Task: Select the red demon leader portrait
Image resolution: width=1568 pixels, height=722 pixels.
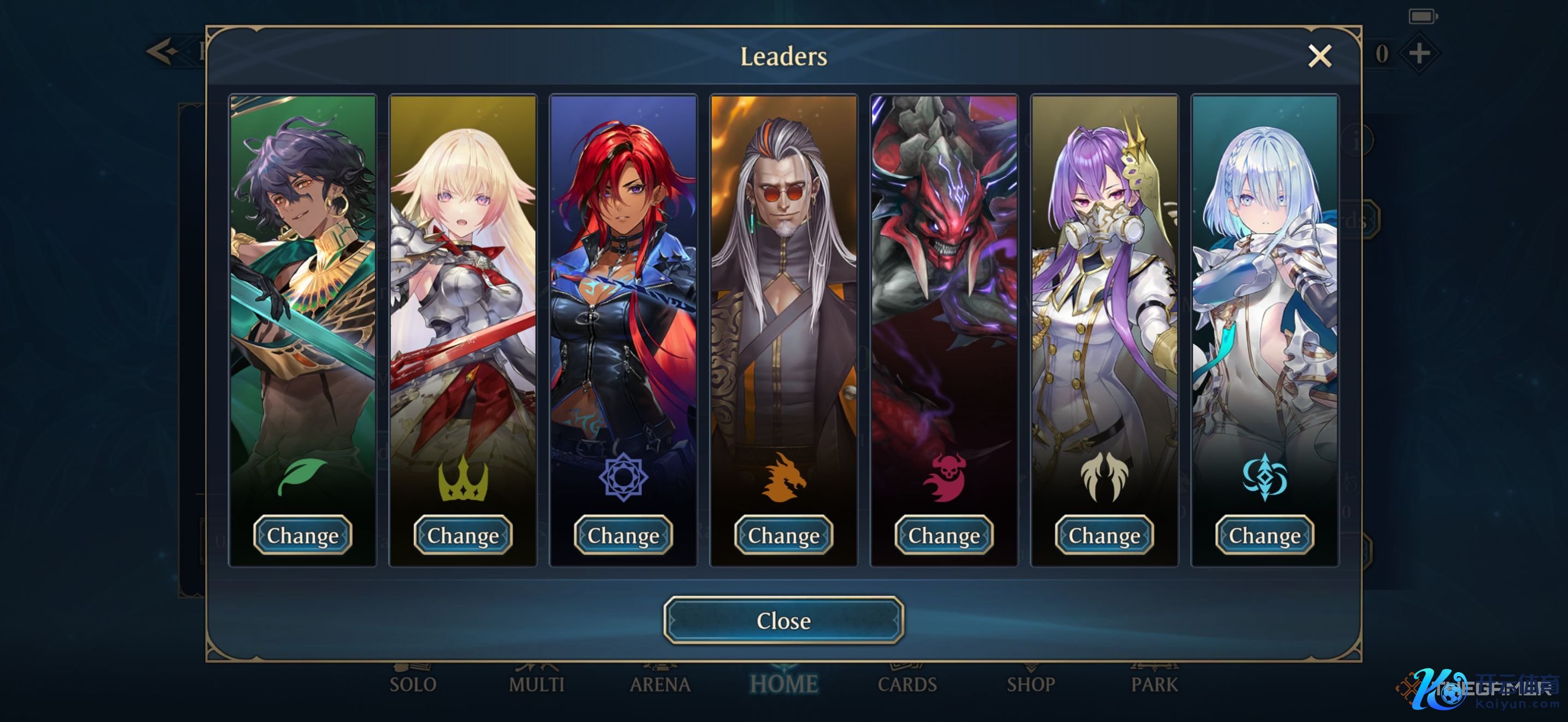Action: point(944,274)
